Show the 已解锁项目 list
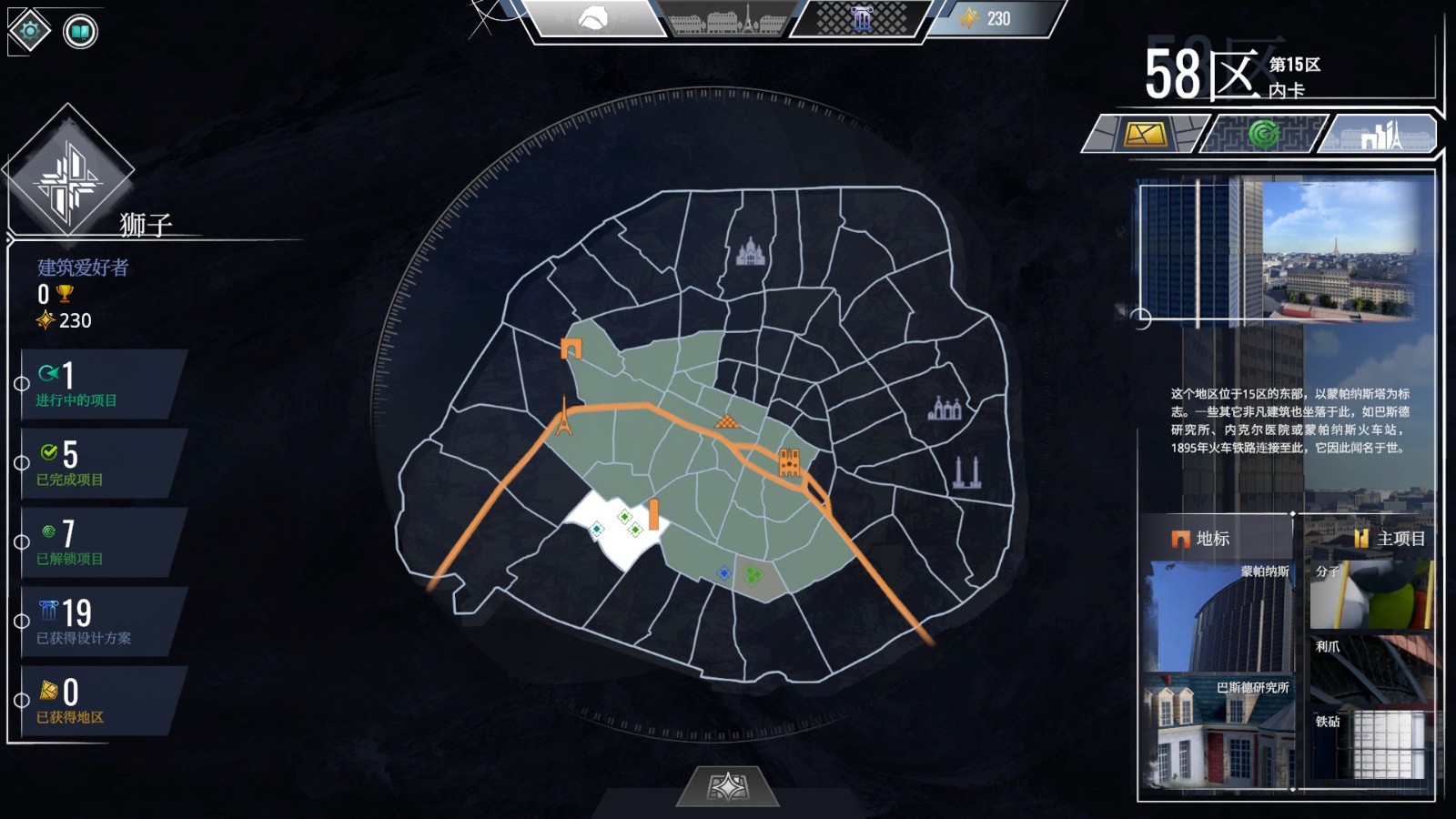Viewport: 1456px width, 819px height. pyautogui.click(x=100, y=543)
